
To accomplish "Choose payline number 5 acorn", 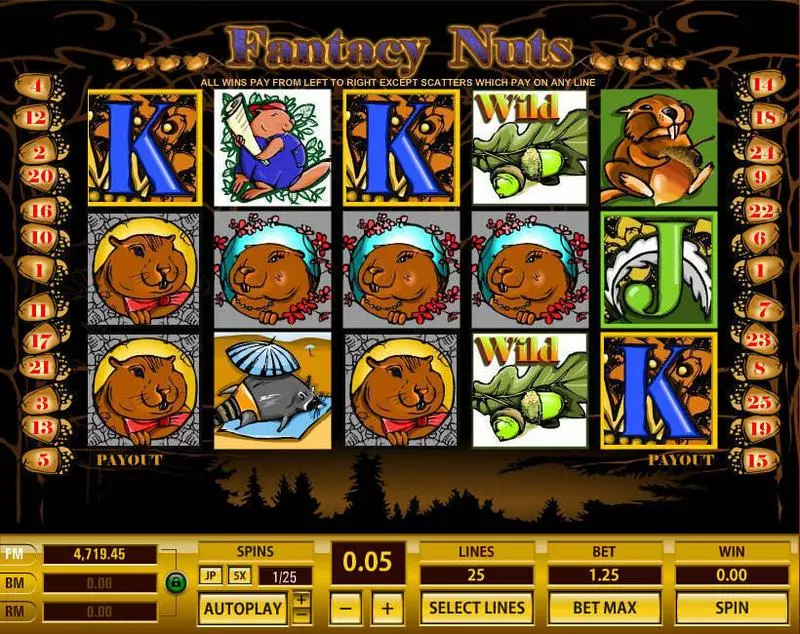I will 38,461.
